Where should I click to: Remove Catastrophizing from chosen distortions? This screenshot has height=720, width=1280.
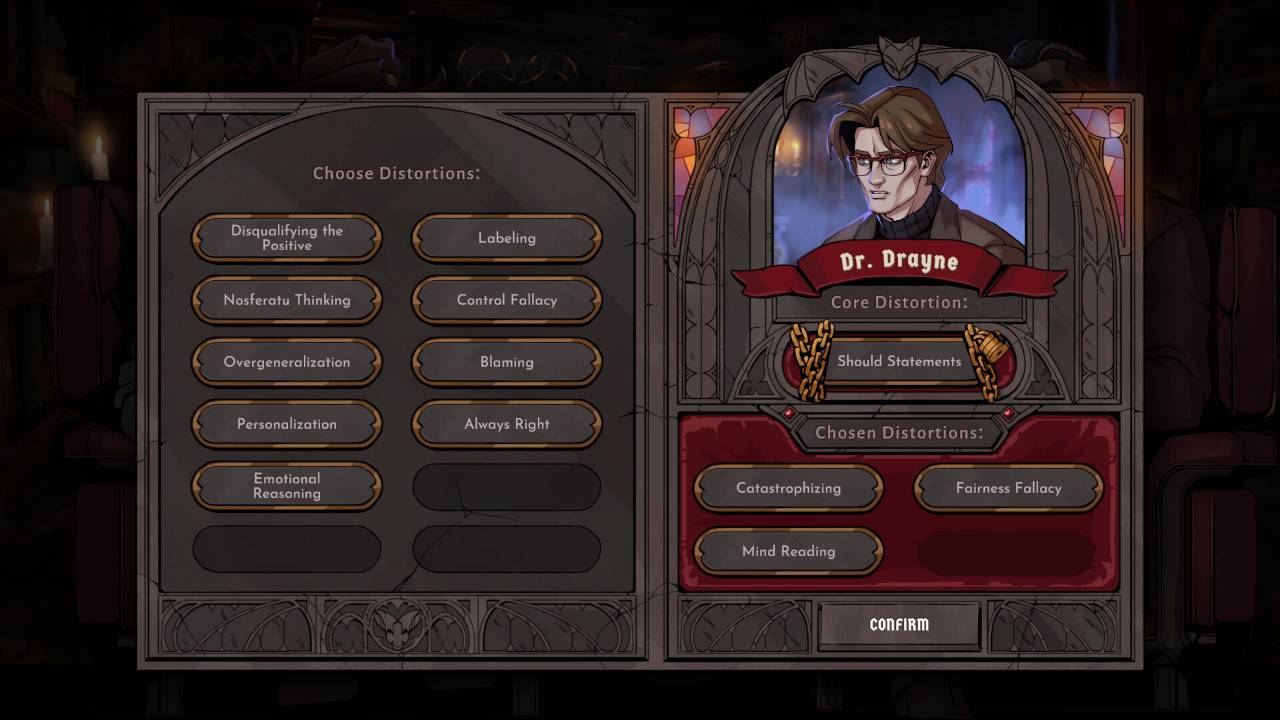tap(788, 488)
